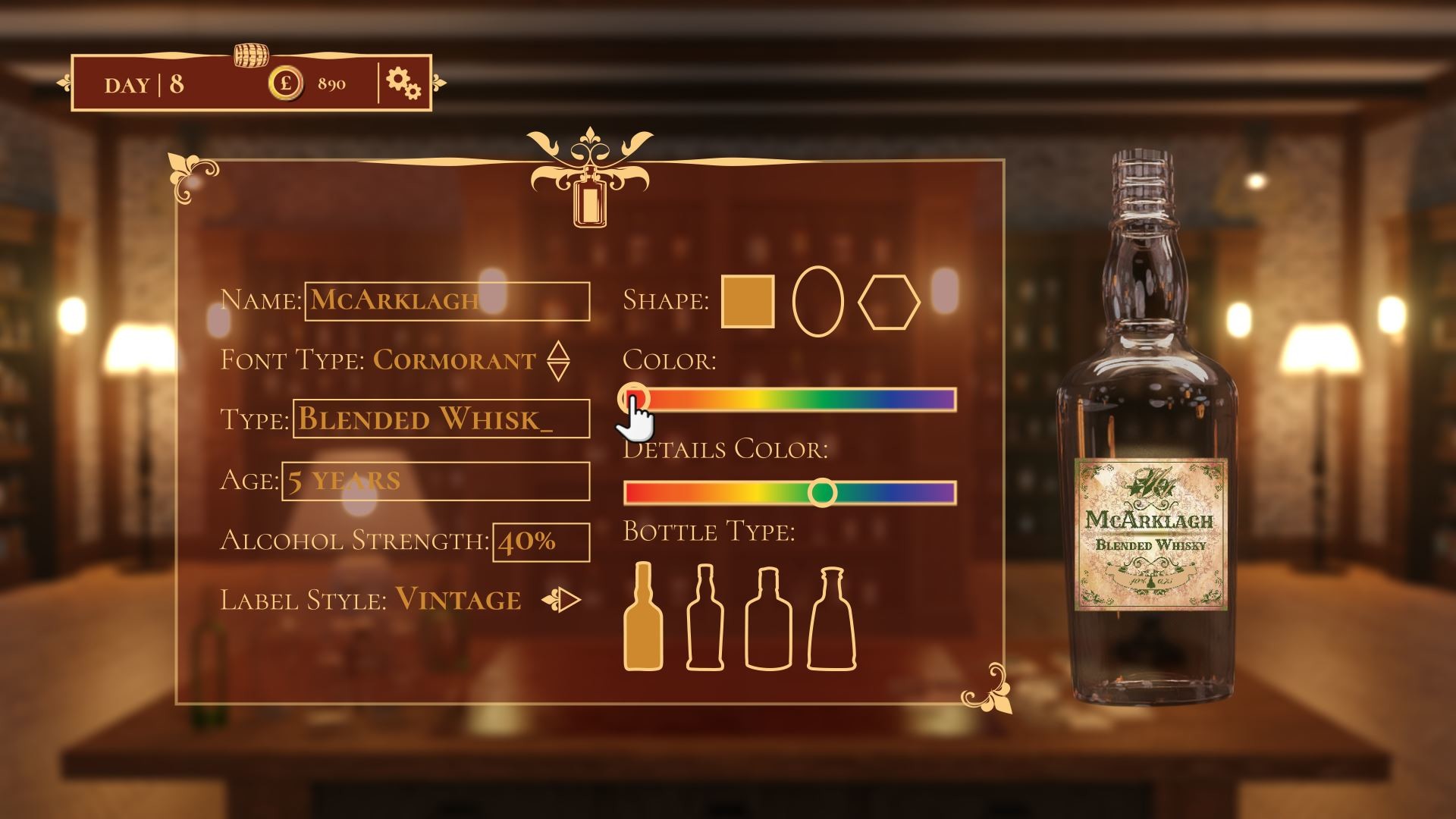Viewport: 1456px width, 819px height.
Task: Set the Color slider handle
Action: click(x=635, y=396)
